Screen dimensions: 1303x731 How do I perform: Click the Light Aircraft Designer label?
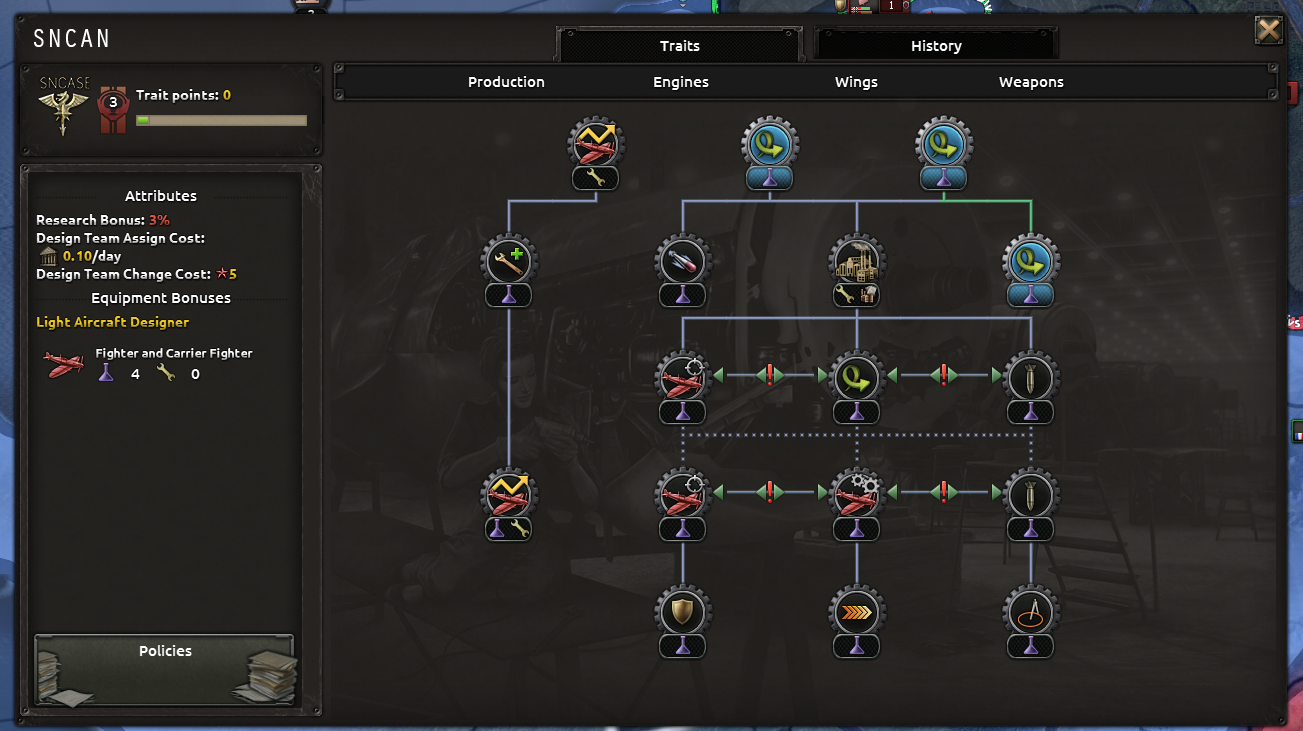point(112,322)
